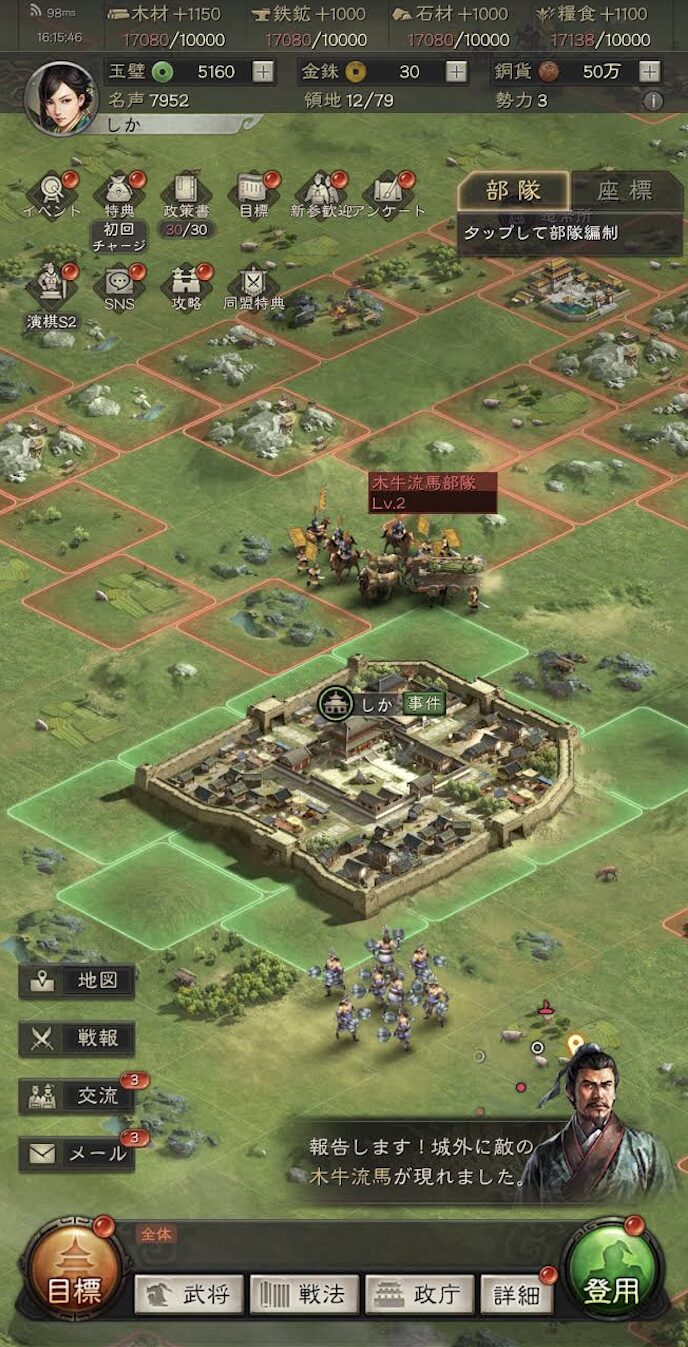Open the 武将 generals menu

tap(189, 1295)
